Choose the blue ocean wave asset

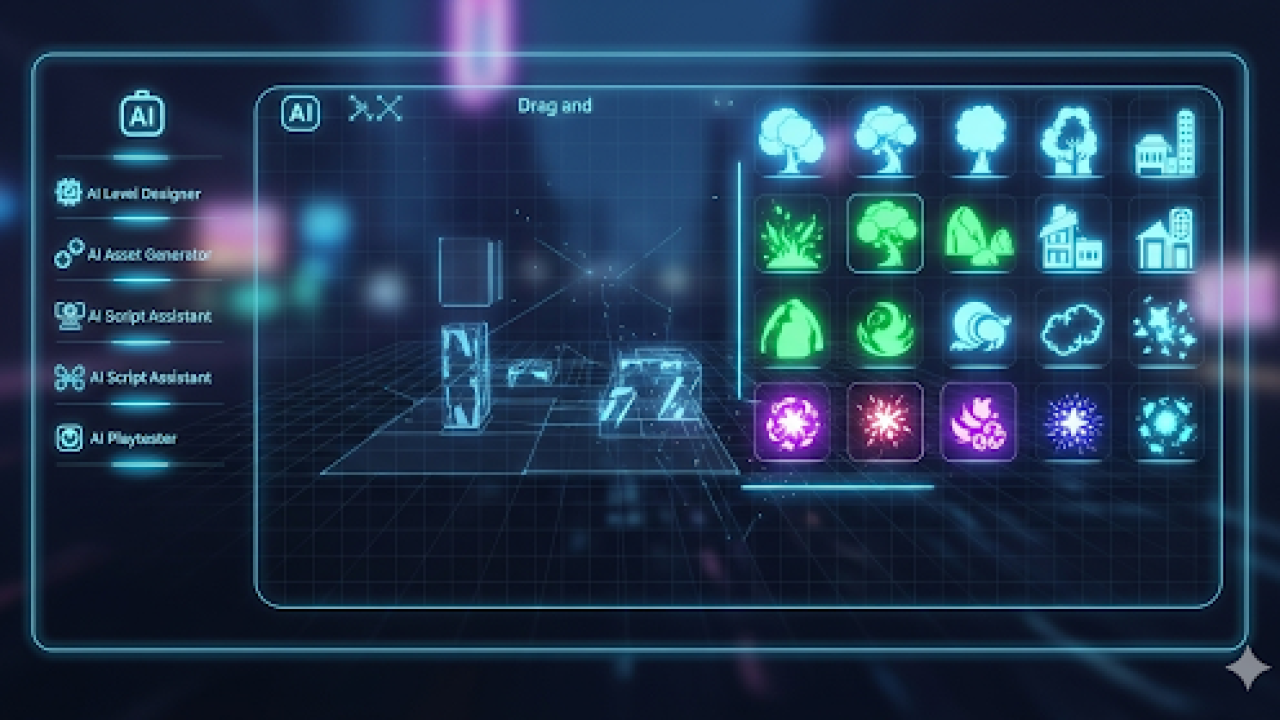pyautogui.click(x=978, y=328)
